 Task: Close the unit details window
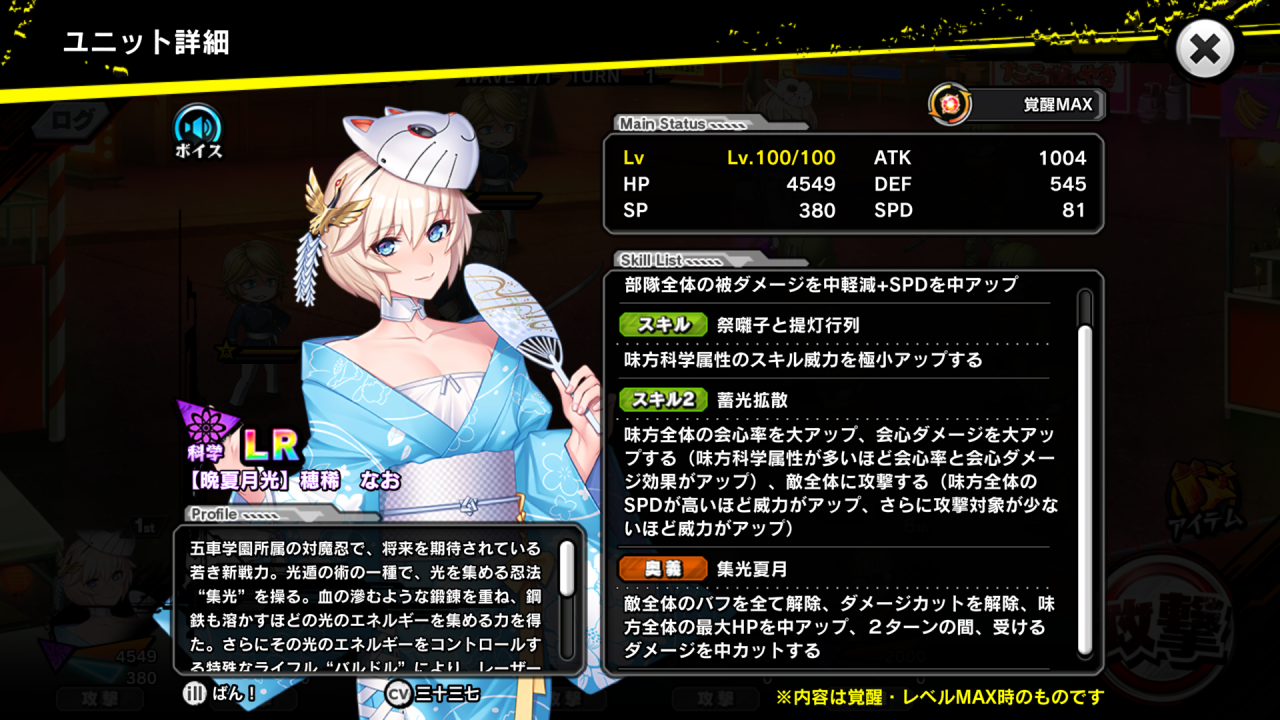coord(1205,49)
